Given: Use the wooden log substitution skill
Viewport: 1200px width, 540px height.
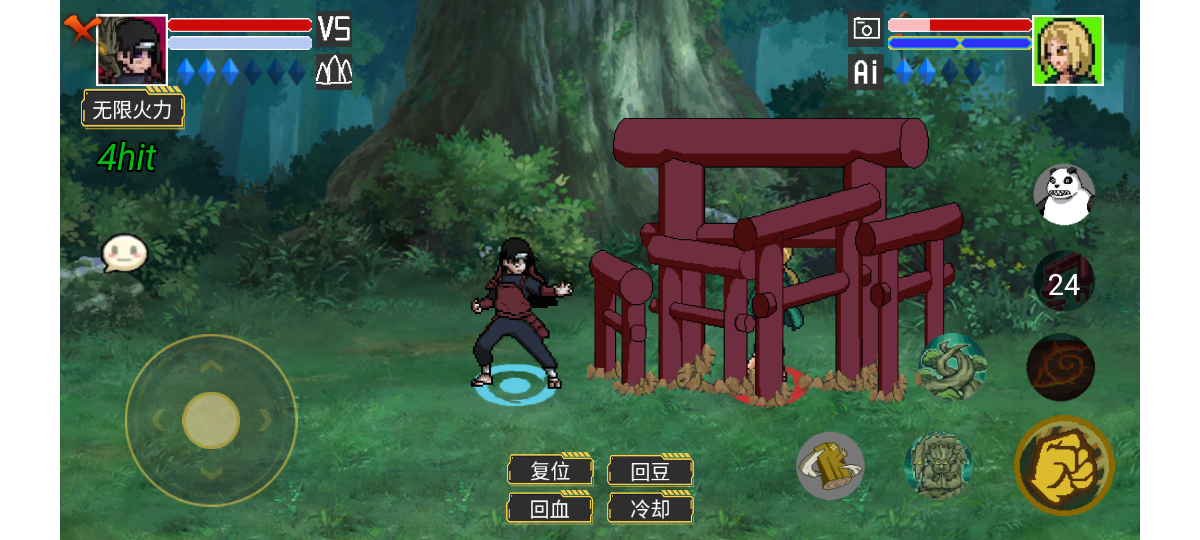Looking at the screenshot, I should (x=830, y=466).
